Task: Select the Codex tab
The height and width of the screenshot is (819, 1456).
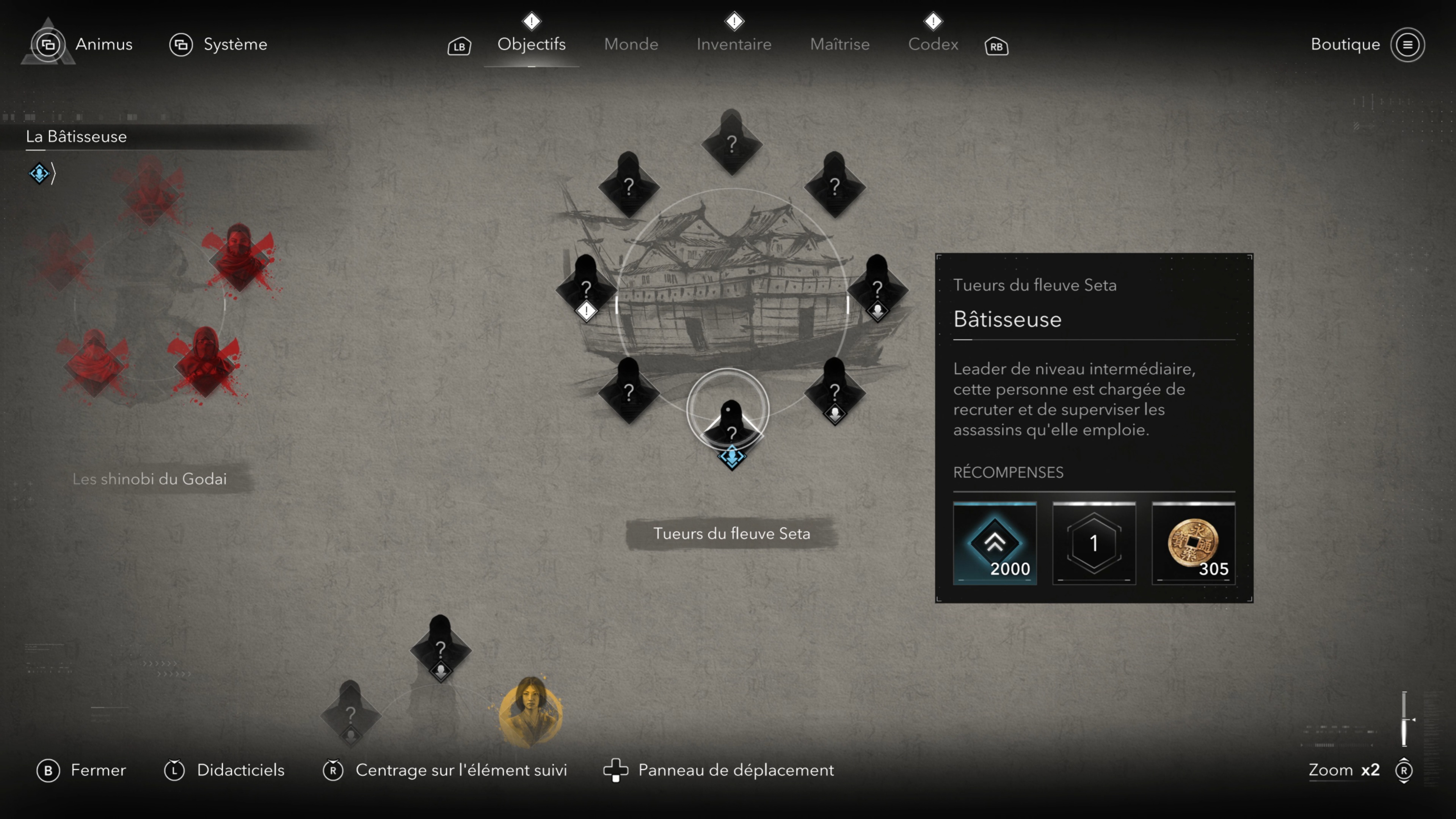Action: tap(933, 44)
